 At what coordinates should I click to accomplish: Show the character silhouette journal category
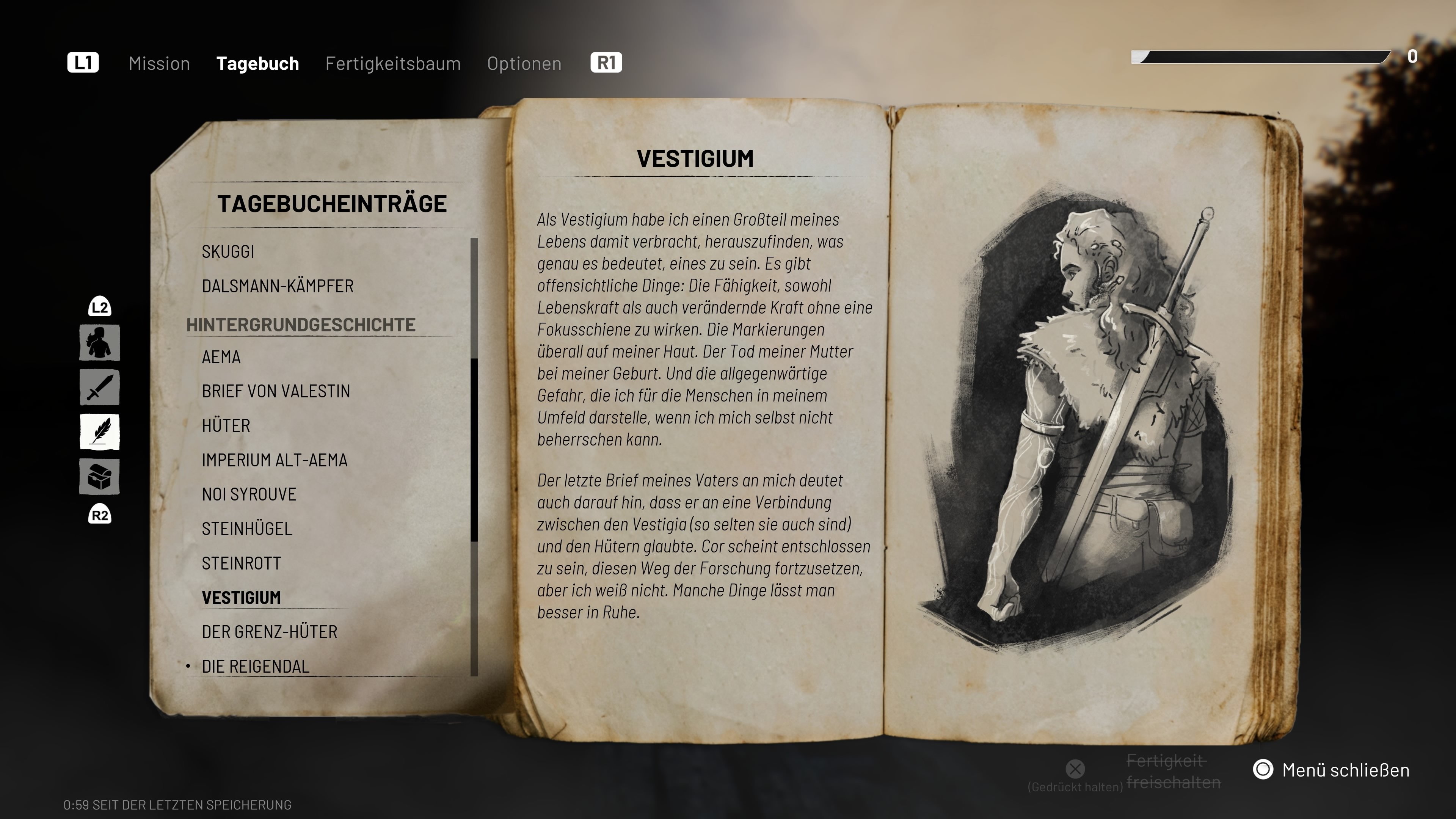[99, 342]
